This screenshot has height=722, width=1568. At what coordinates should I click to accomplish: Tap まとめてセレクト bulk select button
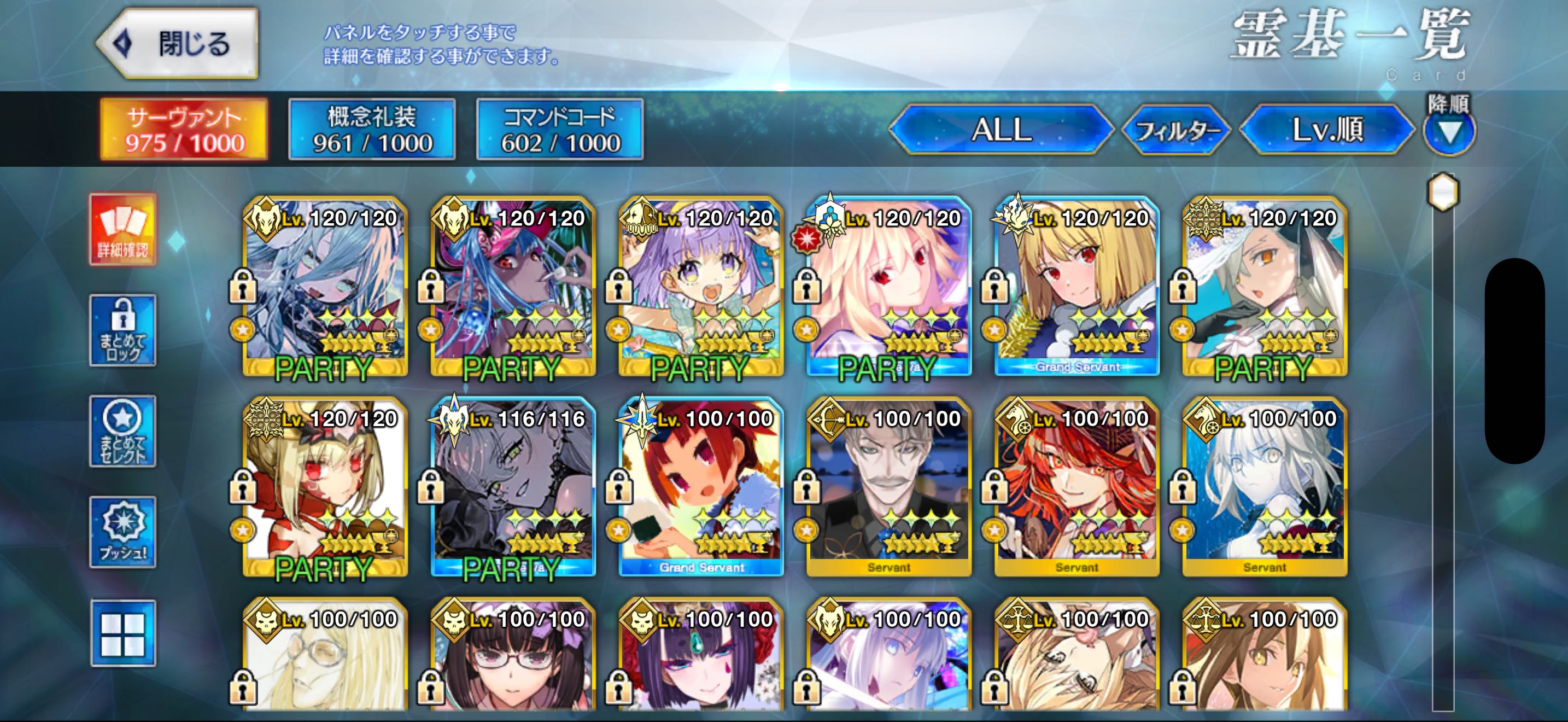[x=123, y=431]
